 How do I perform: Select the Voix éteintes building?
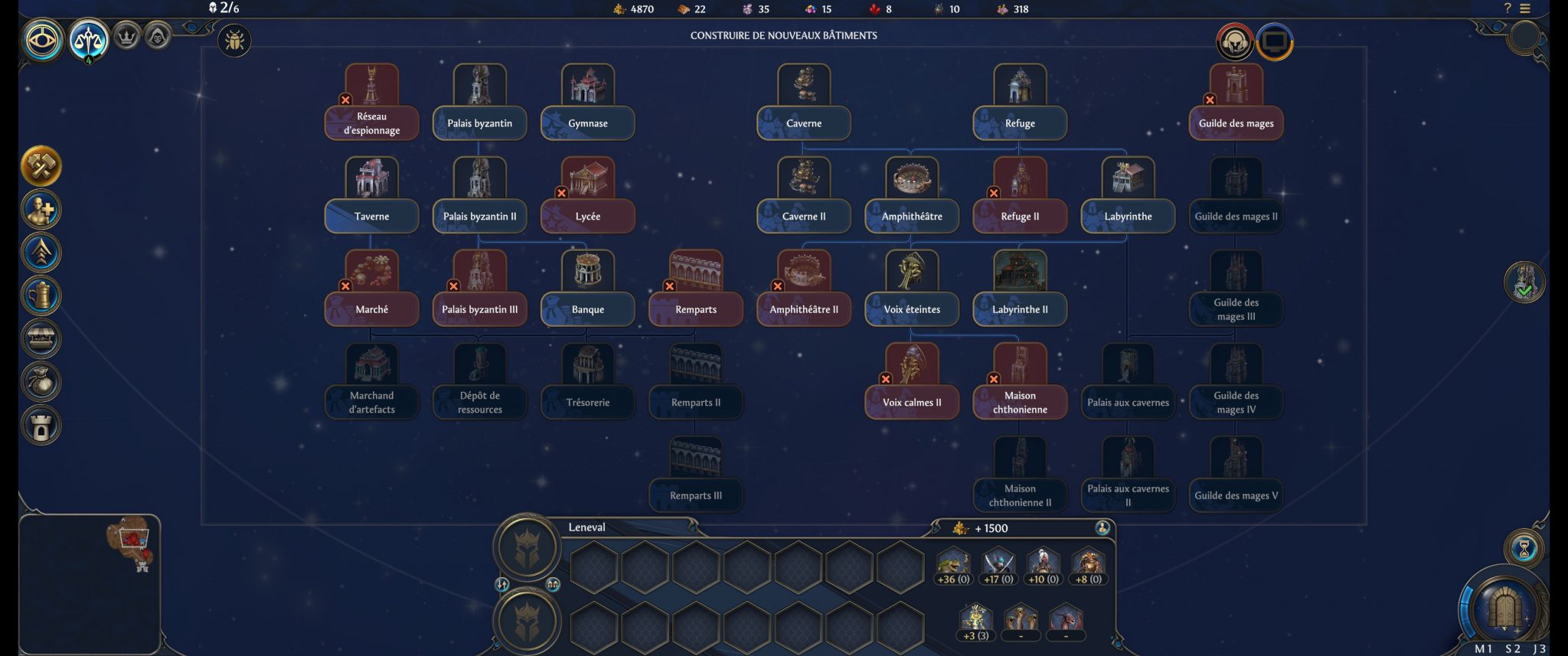[911, 309]
